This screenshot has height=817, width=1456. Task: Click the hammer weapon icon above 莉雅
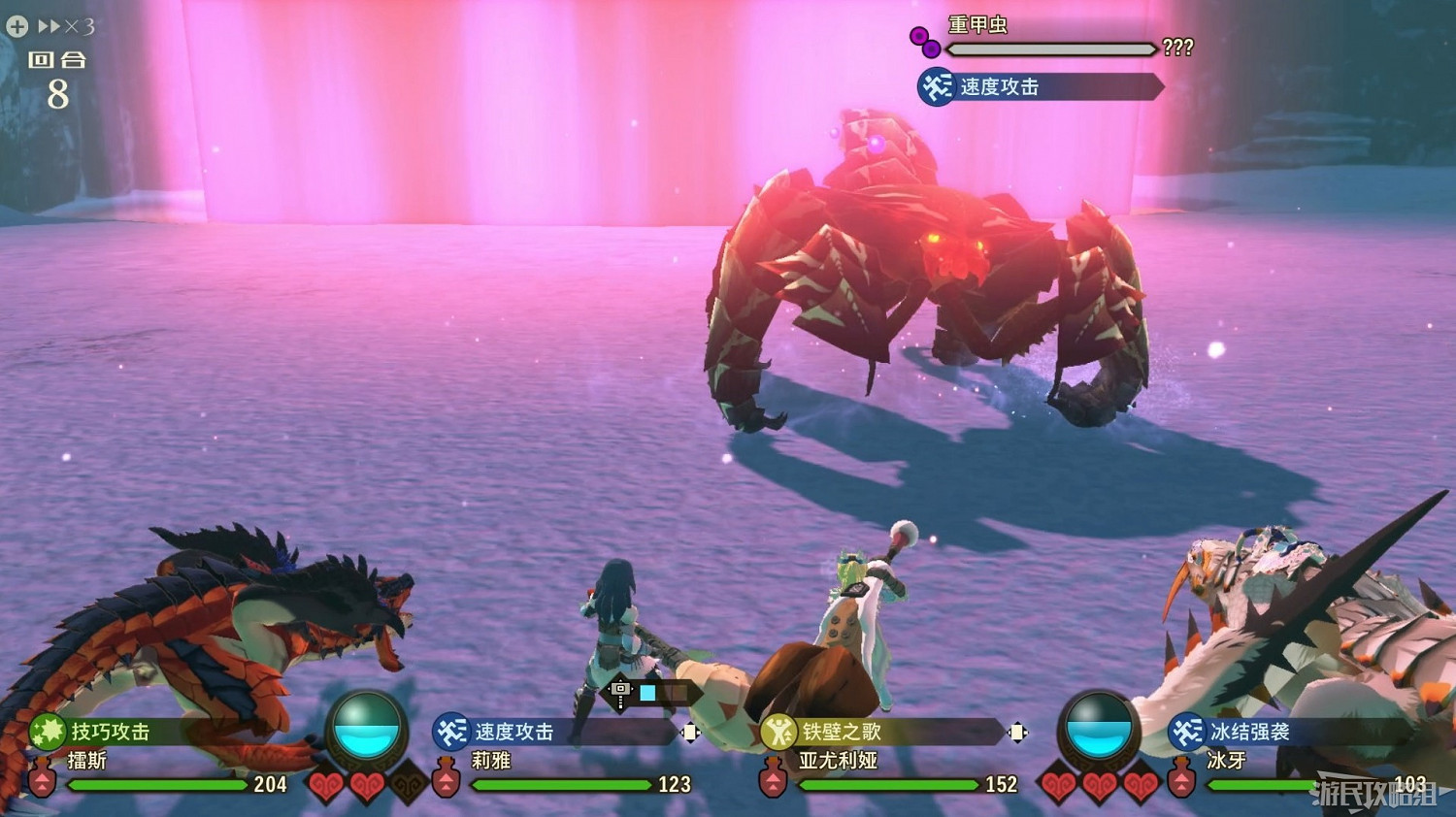[x=620, y=690]
